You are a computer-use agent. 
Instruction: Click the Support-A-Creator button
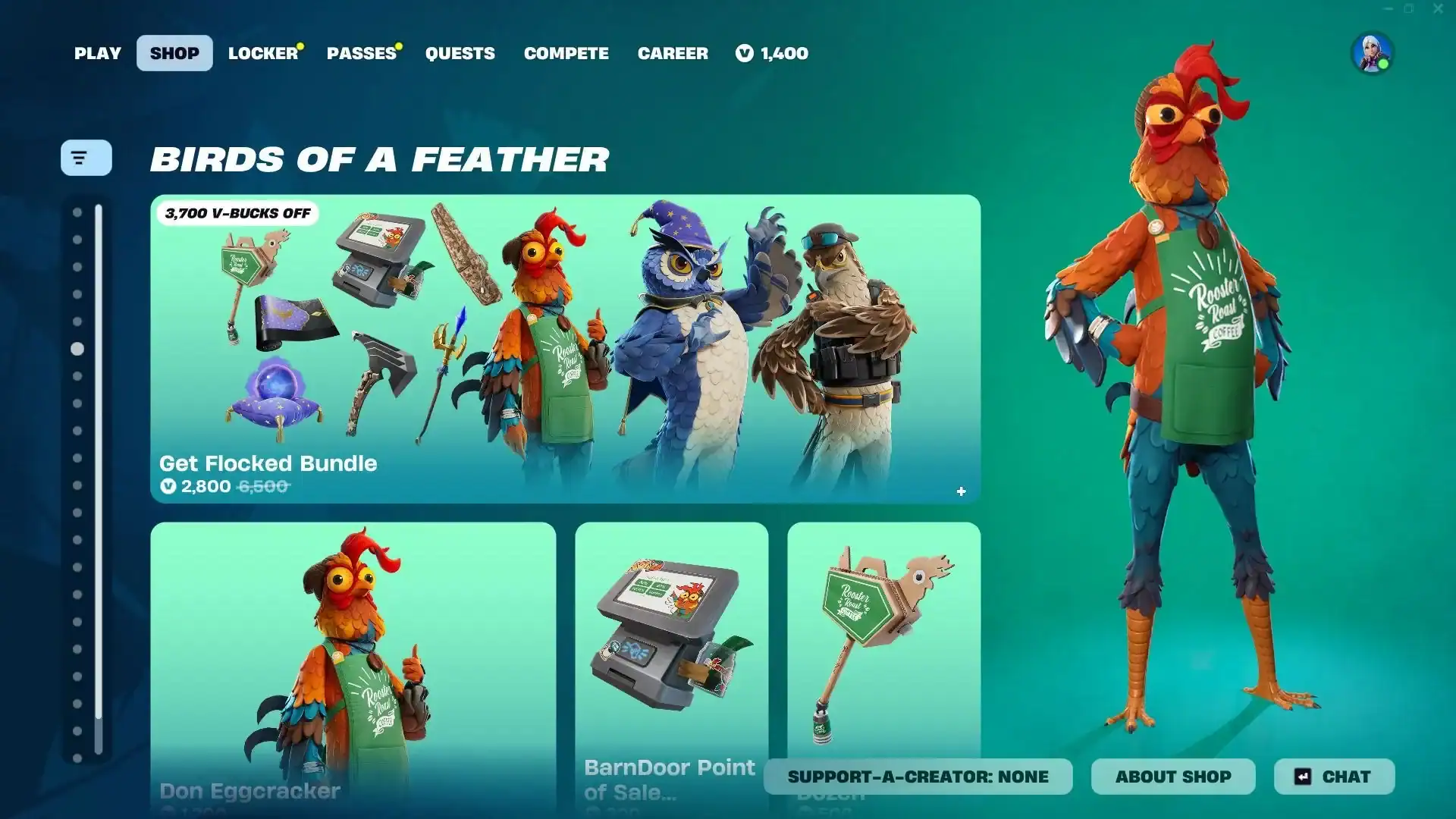pyautogui.click(x=918, y=777)
